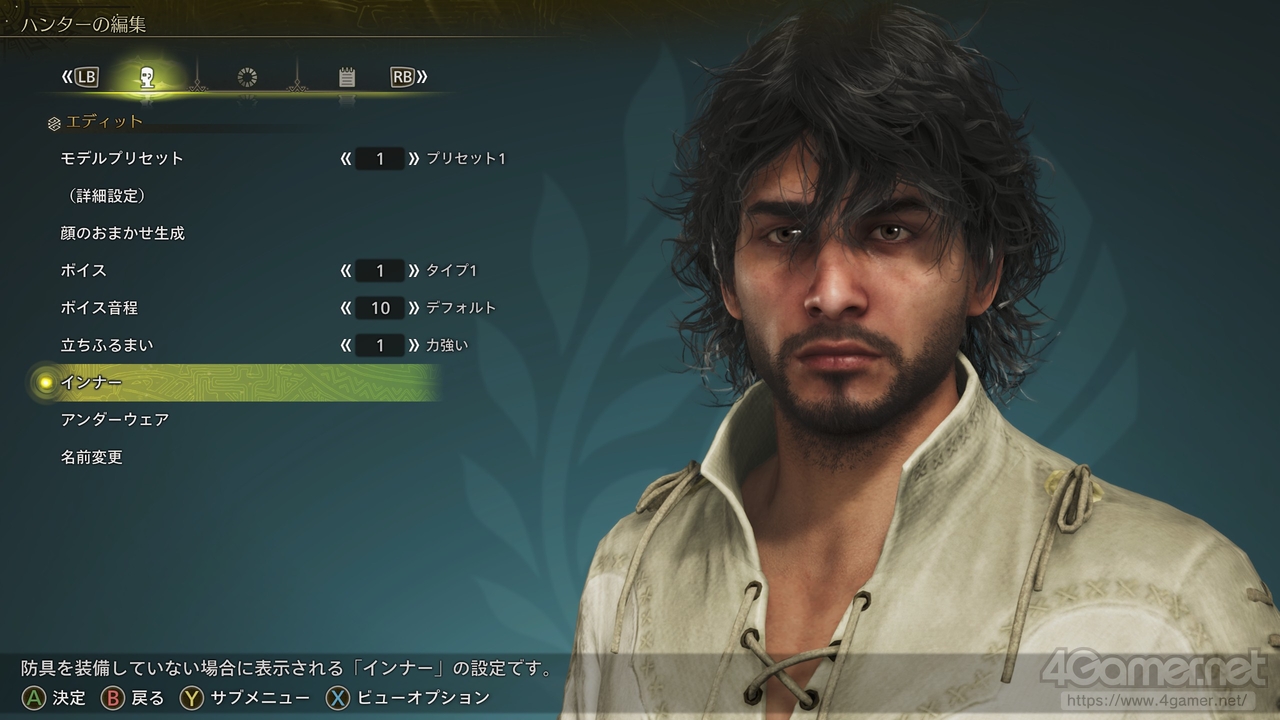Raise ボイス音程 with the right arrow
The width and height of the screenshot is (1280, 720).
click(x=414, y=308)
